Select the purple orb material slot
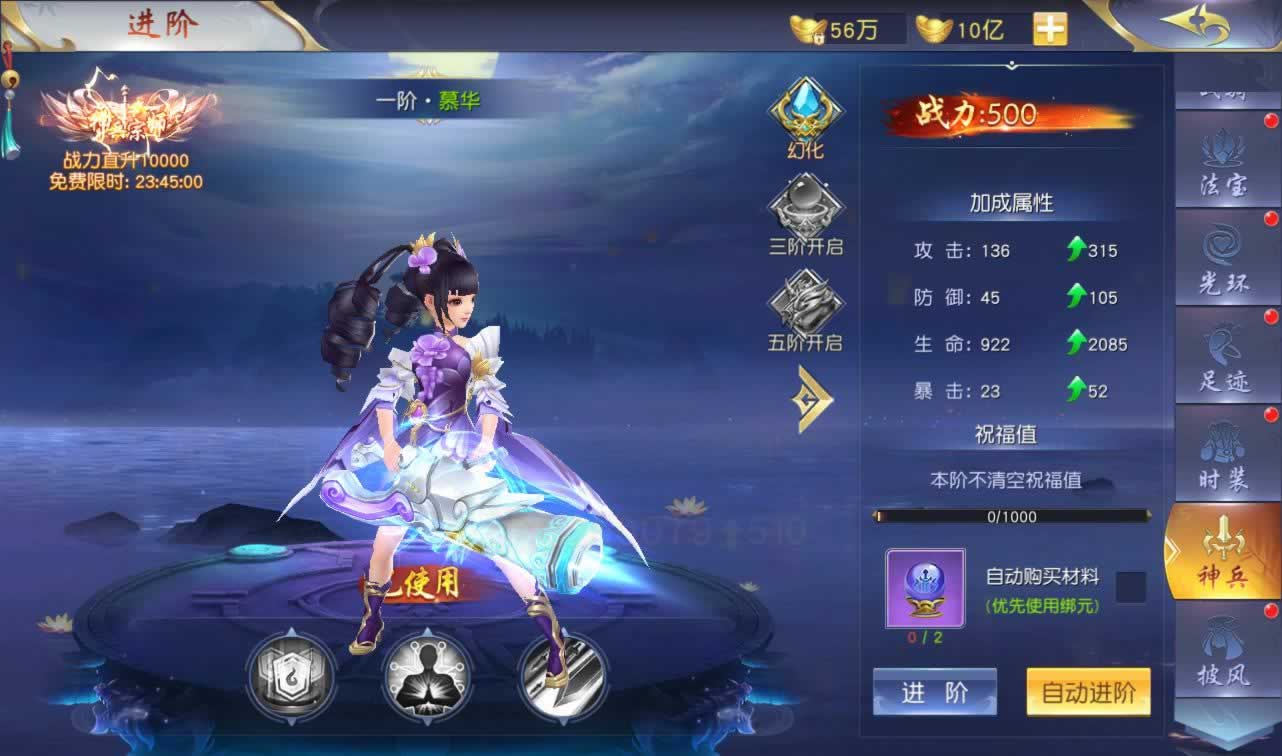The image size is (1282, 756). (925, 588)
